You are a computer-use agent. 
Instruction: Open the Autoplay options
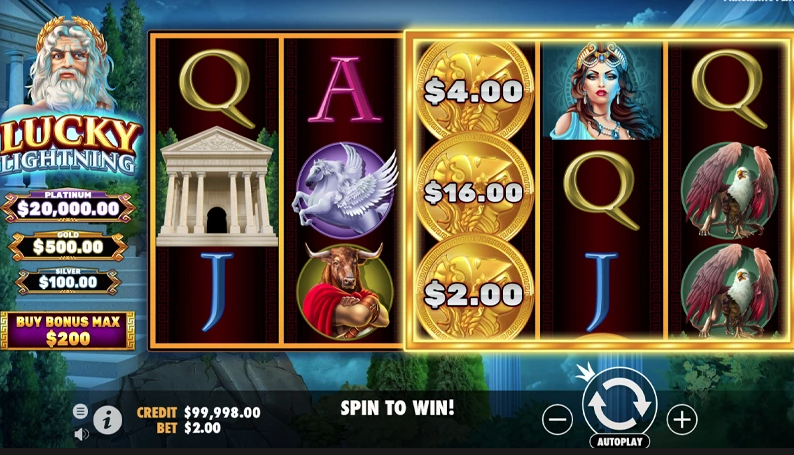point(619,441)
